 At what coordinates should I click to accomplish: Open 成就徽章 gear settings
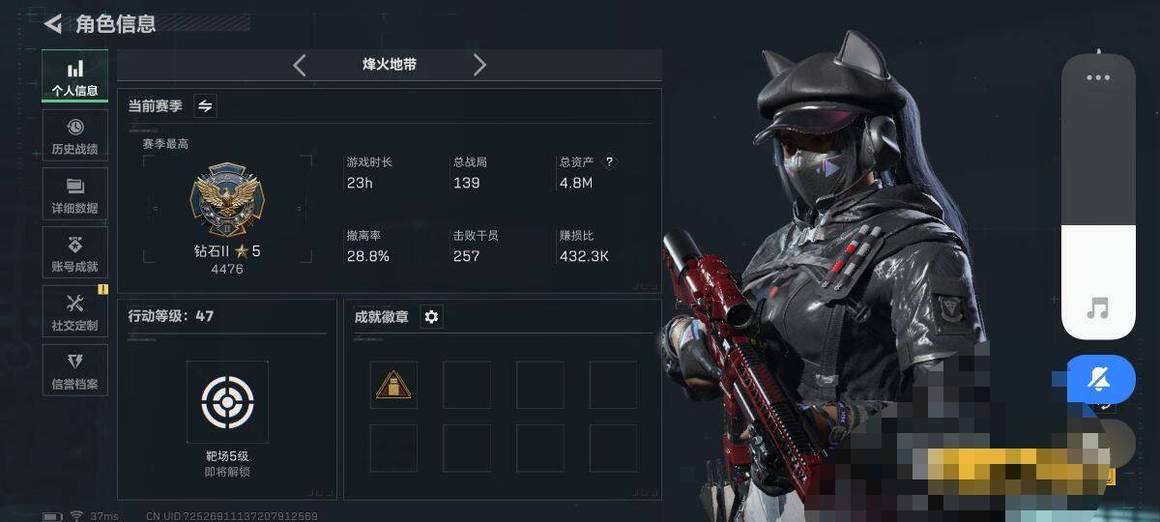click(431, 317)
